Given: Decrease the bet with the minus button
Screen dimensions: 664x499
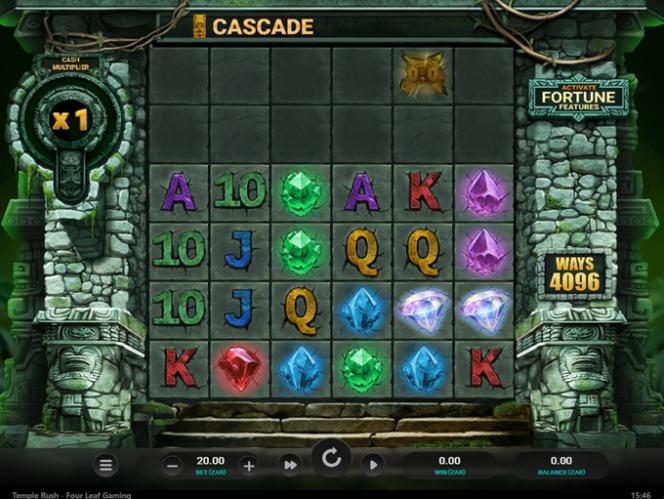Looking at the screenshot, I should pyautogui.click(x=172, y=465).
